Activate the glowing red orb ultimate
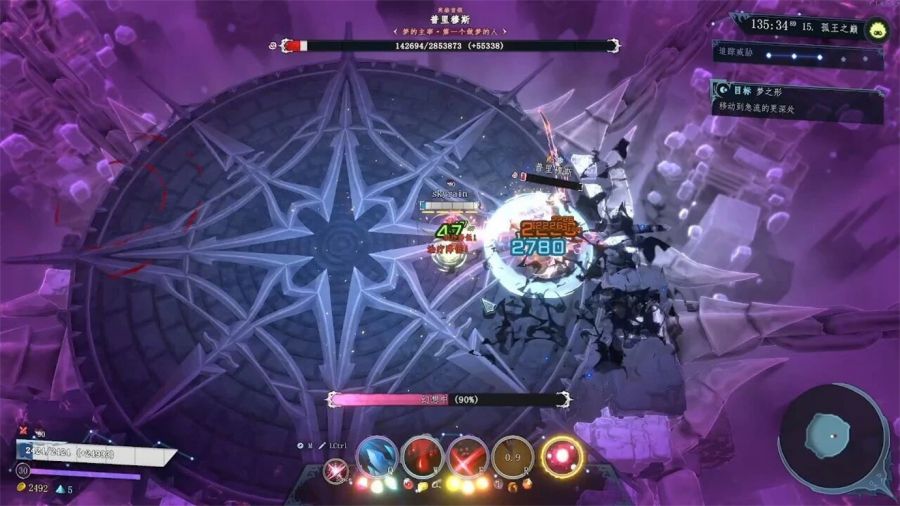Screen dimensions: 900x506 tap(562, 456)
